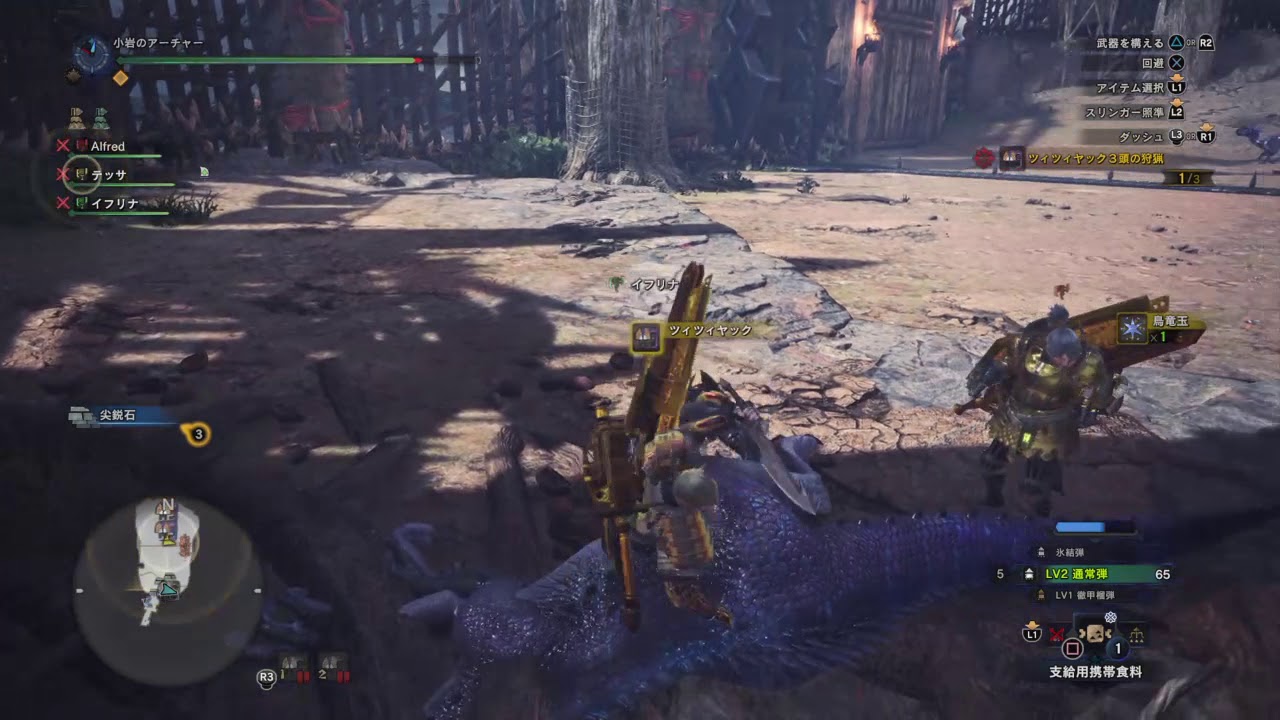Toggle the red X beside Alfred's name
The width and height of the screenshot is (1280, 720).
pos(62,147)
